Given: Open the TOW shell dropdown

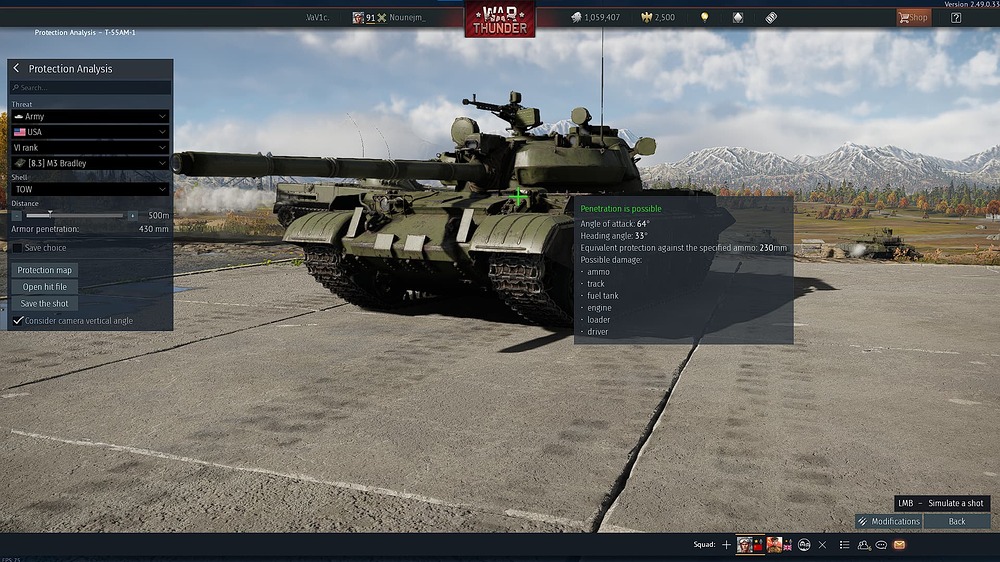Looking at the screenshot, I should (90, 189).
